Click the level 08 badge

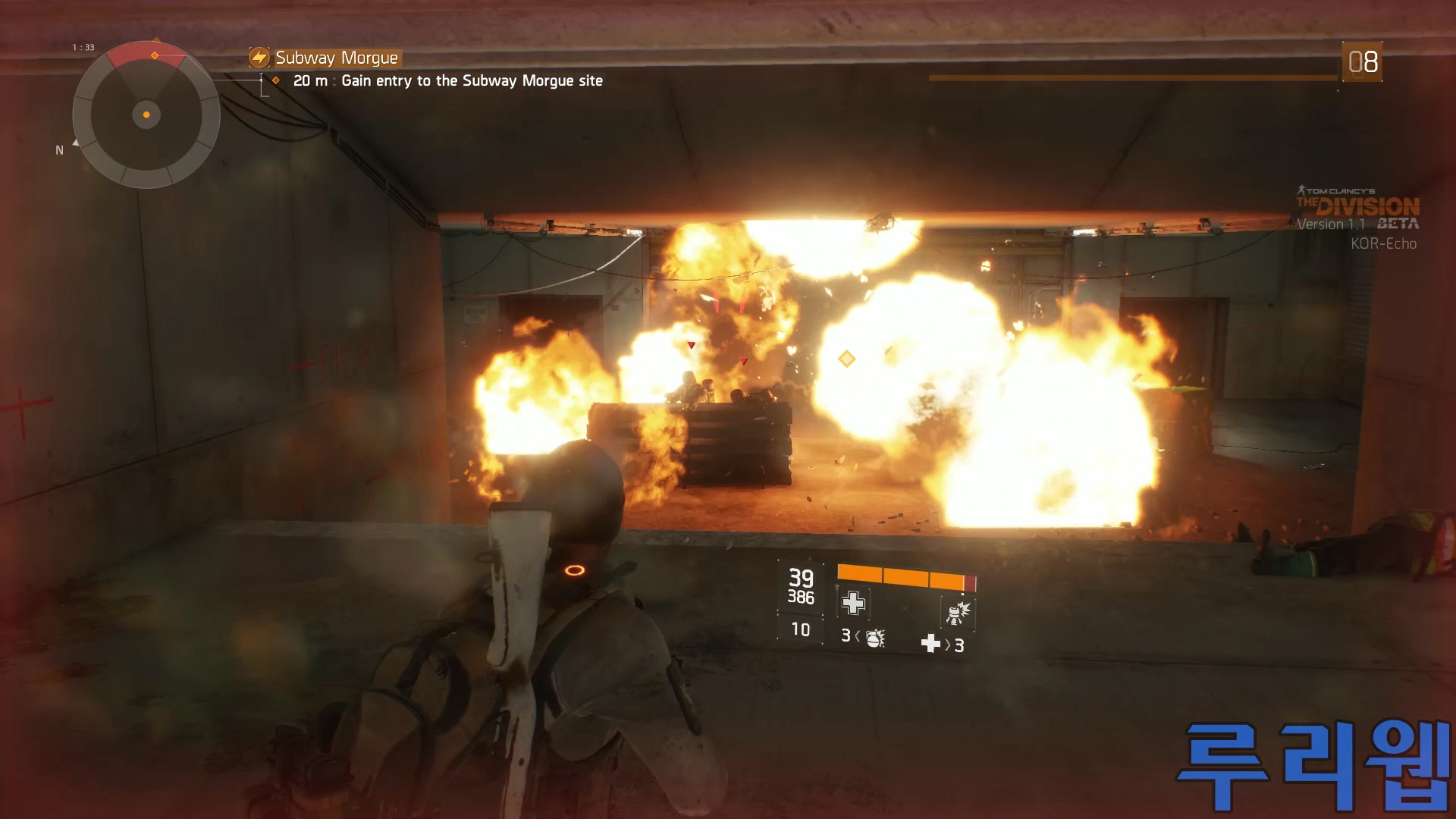pyautogui.click(x=1362, y=61)
